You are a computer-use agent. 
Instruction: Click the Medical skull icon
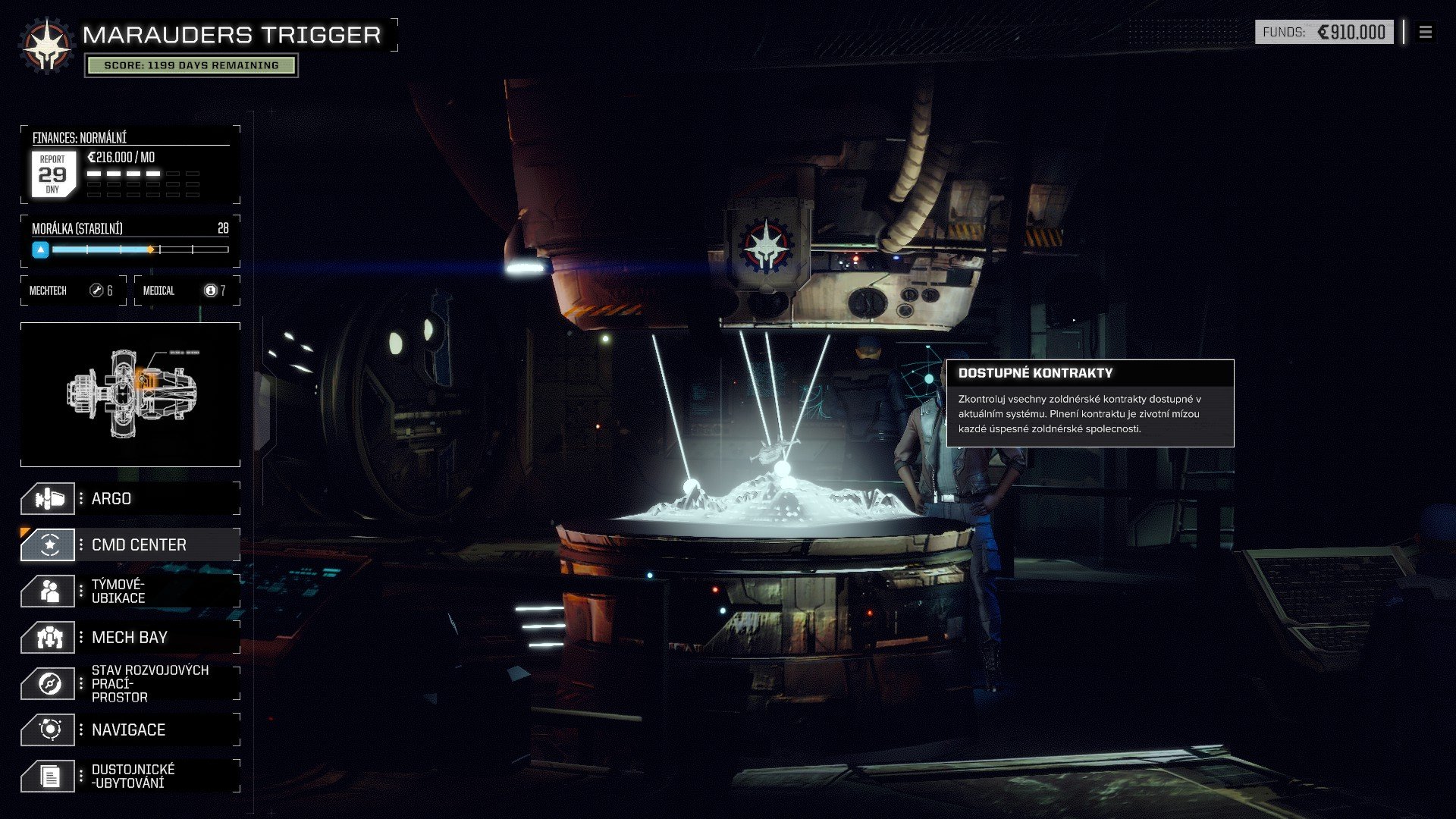(x=210, y=290)
